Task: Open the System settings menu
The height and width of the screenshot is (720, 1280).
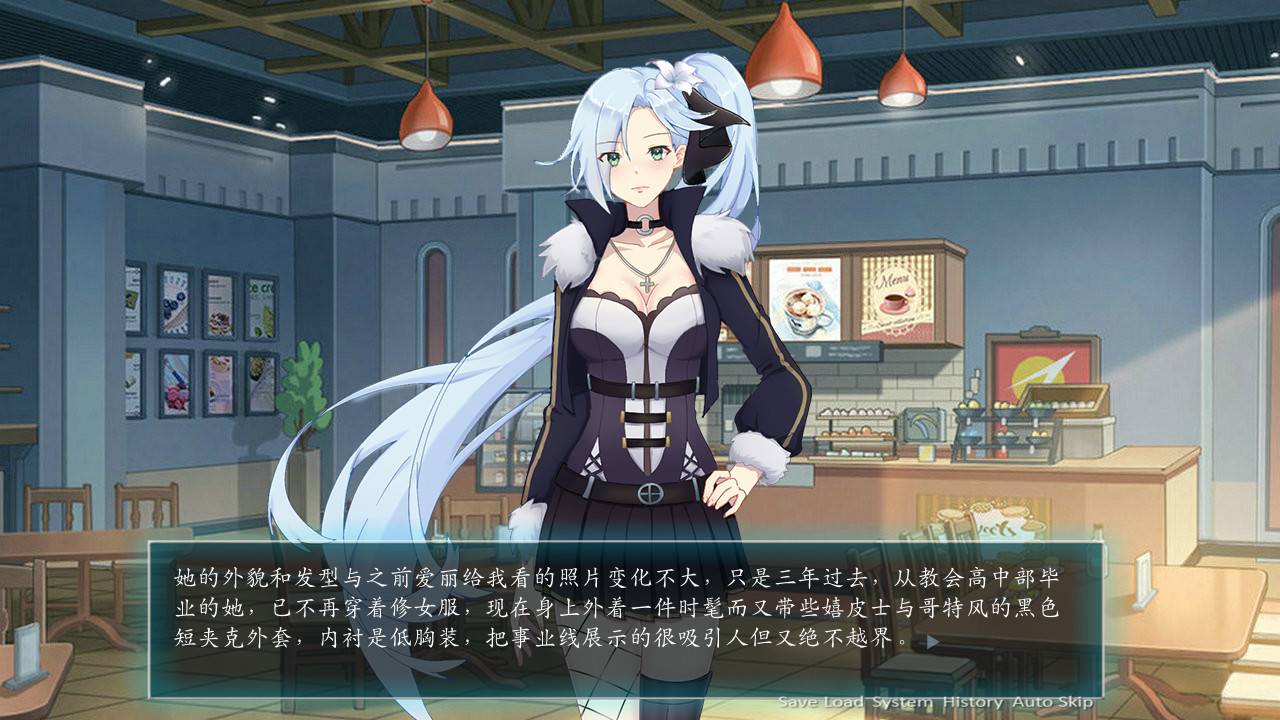Action: pos(903,700)
